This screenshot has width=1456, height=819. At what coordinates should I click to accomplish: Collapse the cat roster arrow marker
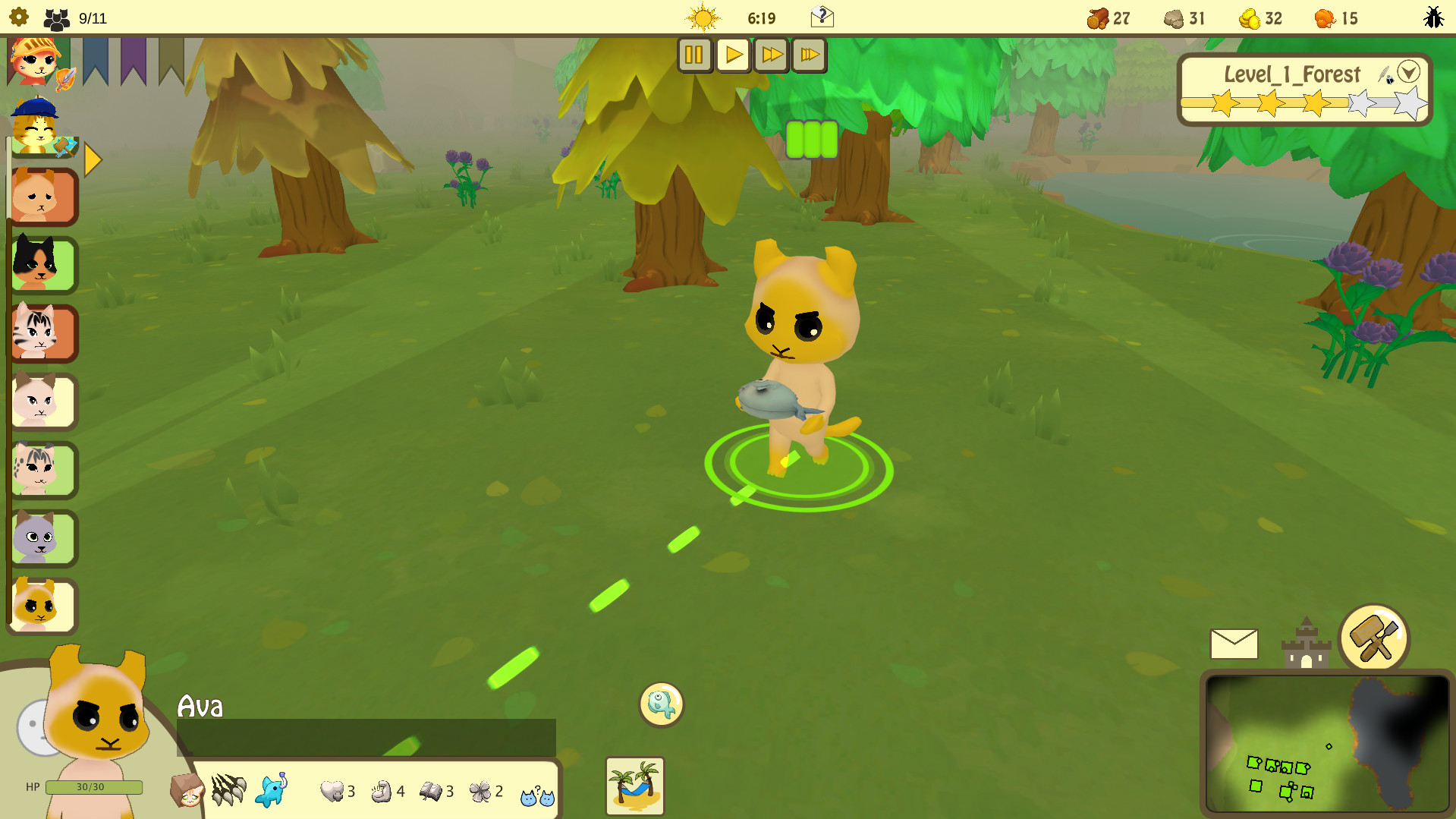(x=92, y=159)
